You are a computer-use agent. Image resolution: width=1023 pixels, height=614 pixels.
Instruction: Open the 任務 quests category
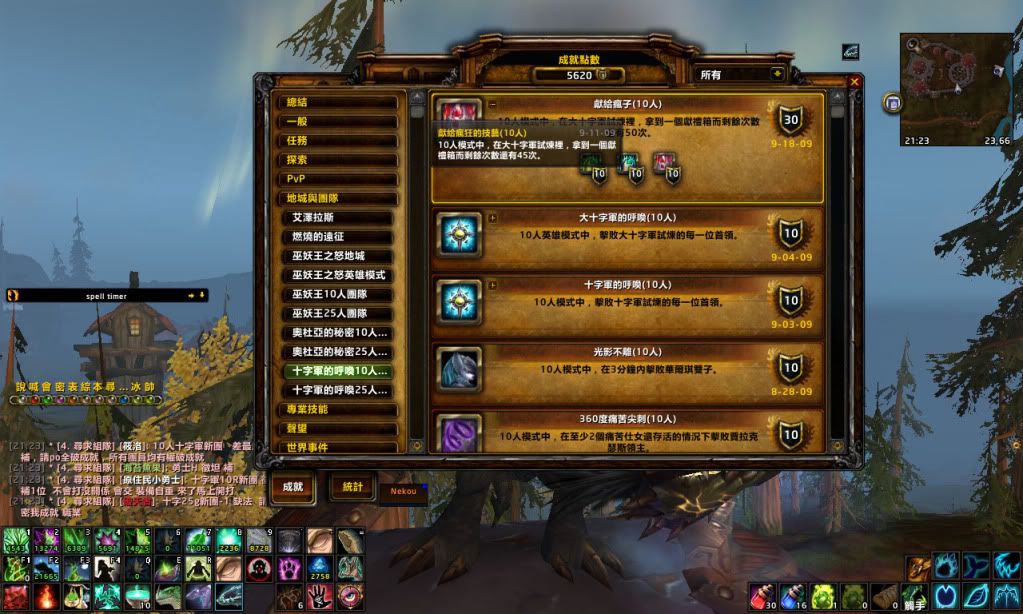[x=336, y=141]
